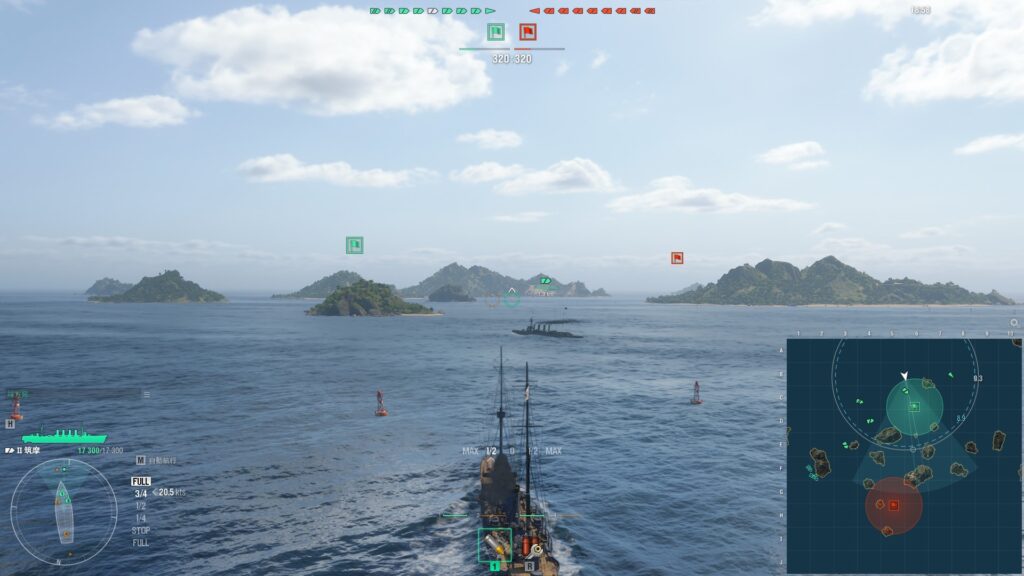This screenshot has height=576, width=1024.
Task: Select the green ship silhouette health panel
Action: [64, 436]
